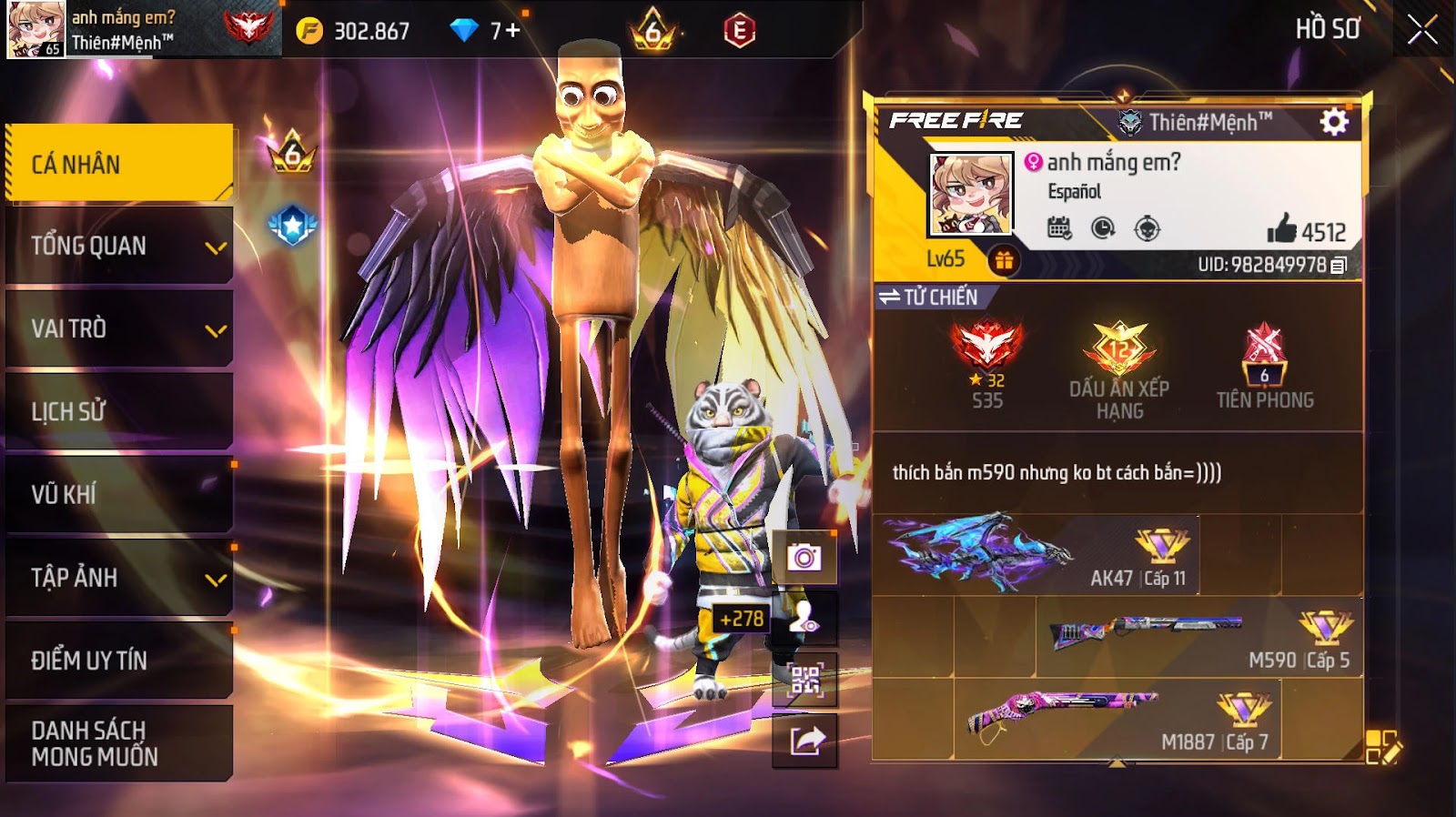Viewport: 1456px width, 817px height.
Task: Open the Vũ Khí section
Action: tap(119, 494)
